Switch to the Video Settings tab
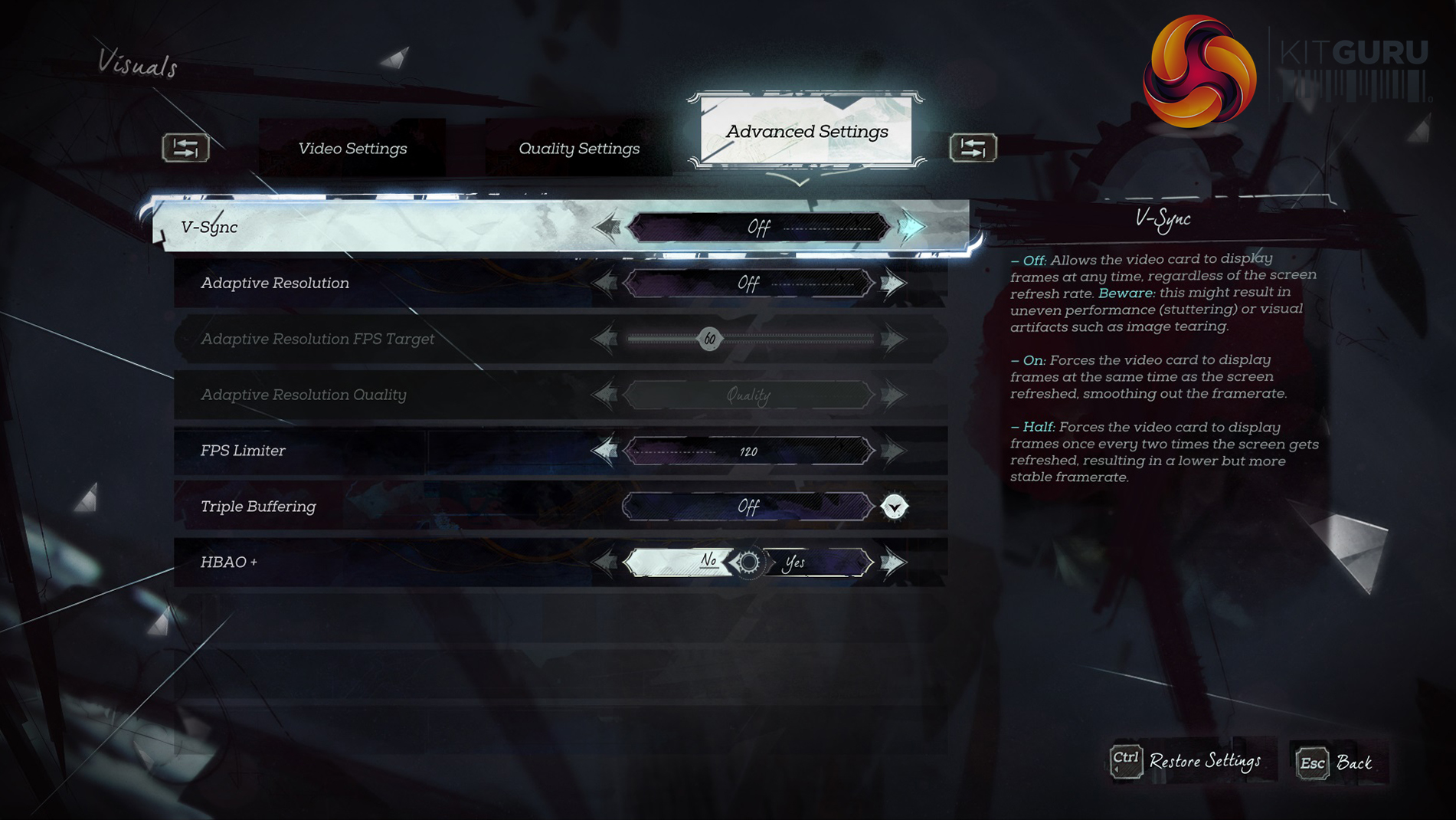1456x820 pixels. pyautogui.click(x=352, y=149)
